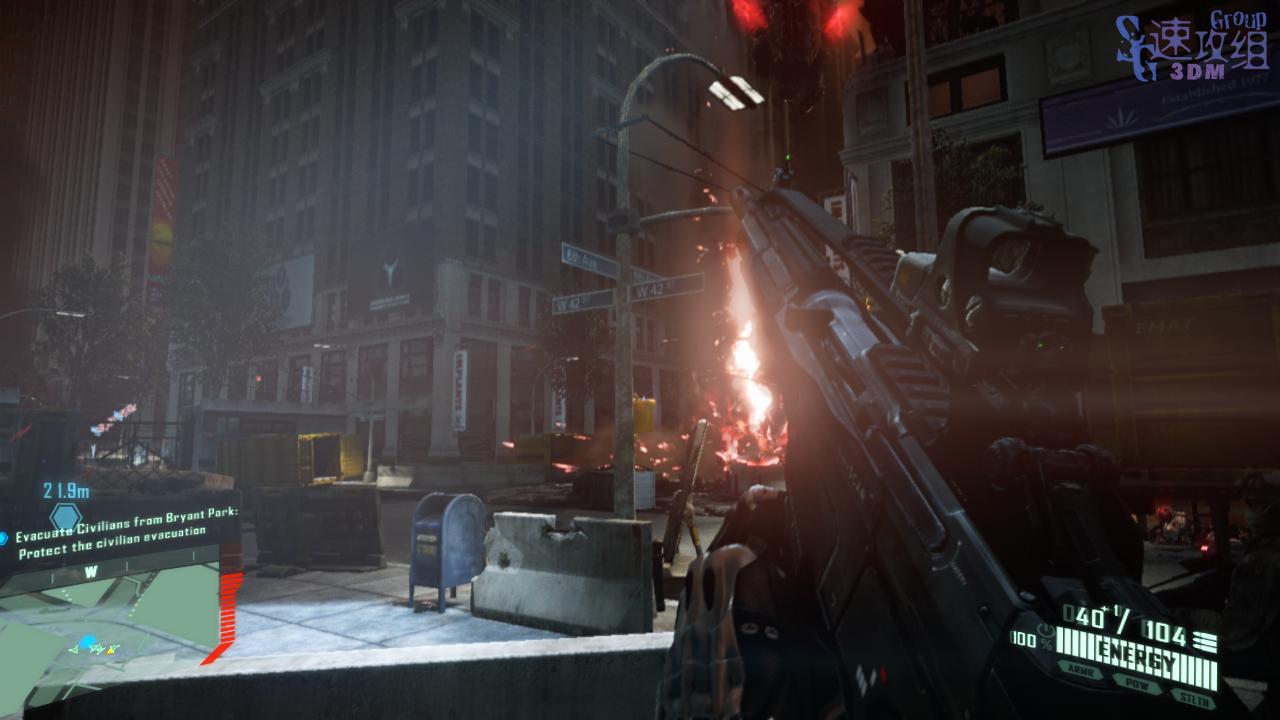Select the fire mode bars icon
The height and width of the screenshot is (720, 1280).
click(x=1206, y=642)
